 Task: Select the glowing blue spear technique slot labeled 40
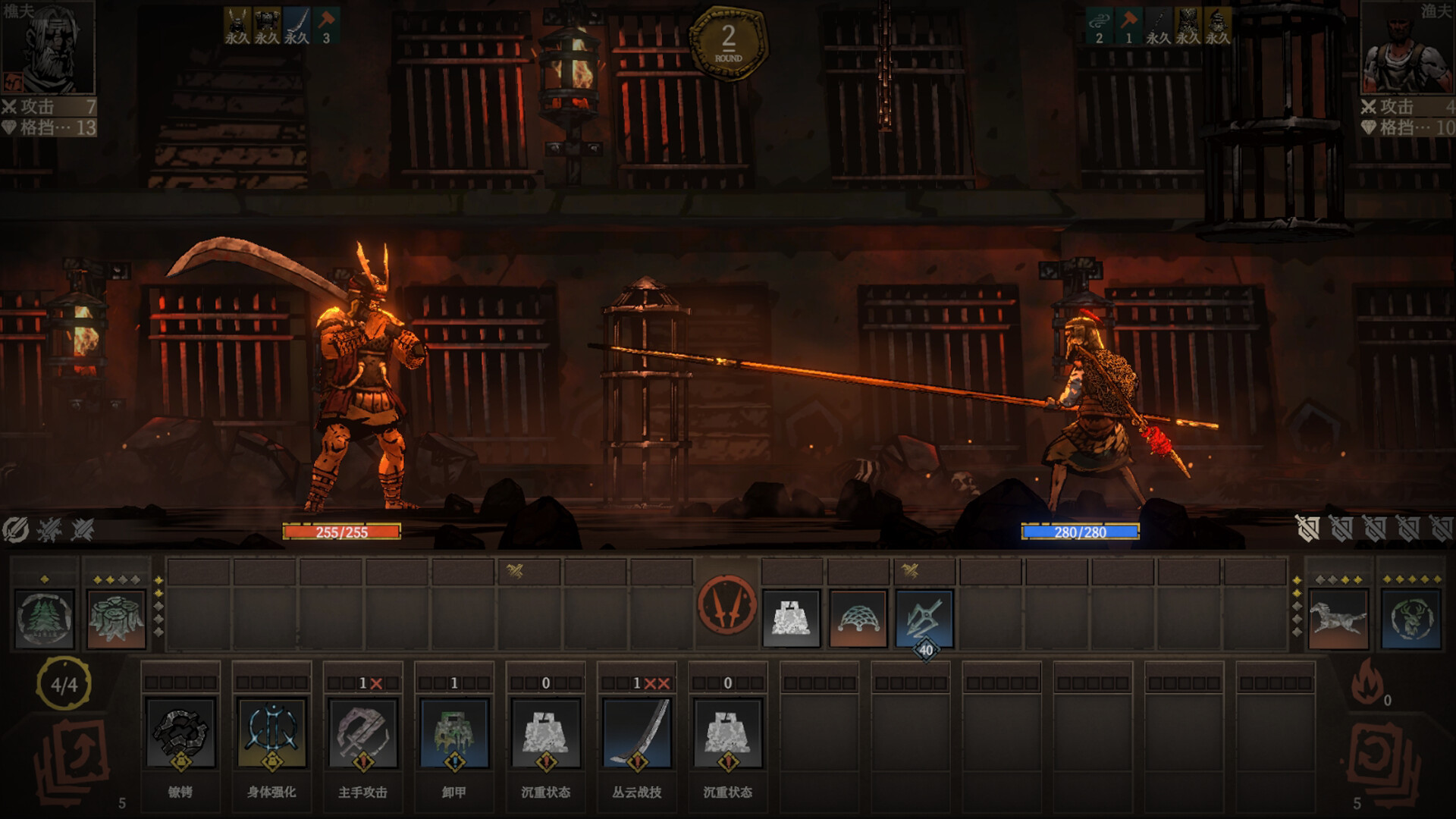tap(921, 617)
